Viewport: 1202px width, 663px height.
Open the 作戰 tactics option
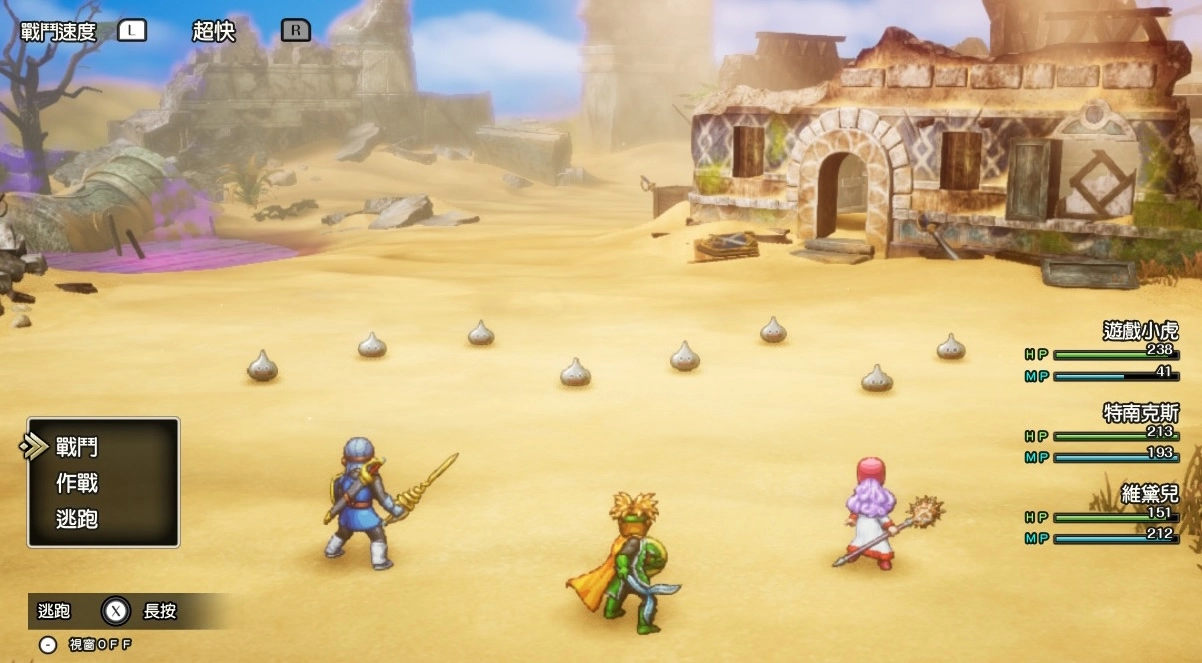(x=77, y=483)
